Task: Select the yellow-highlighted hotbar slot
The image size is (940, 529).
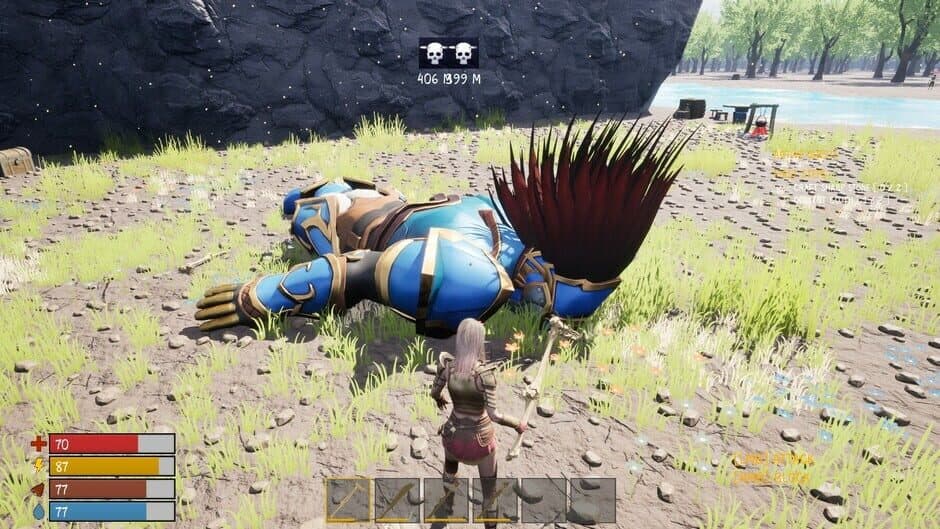Action: (348, 499)
